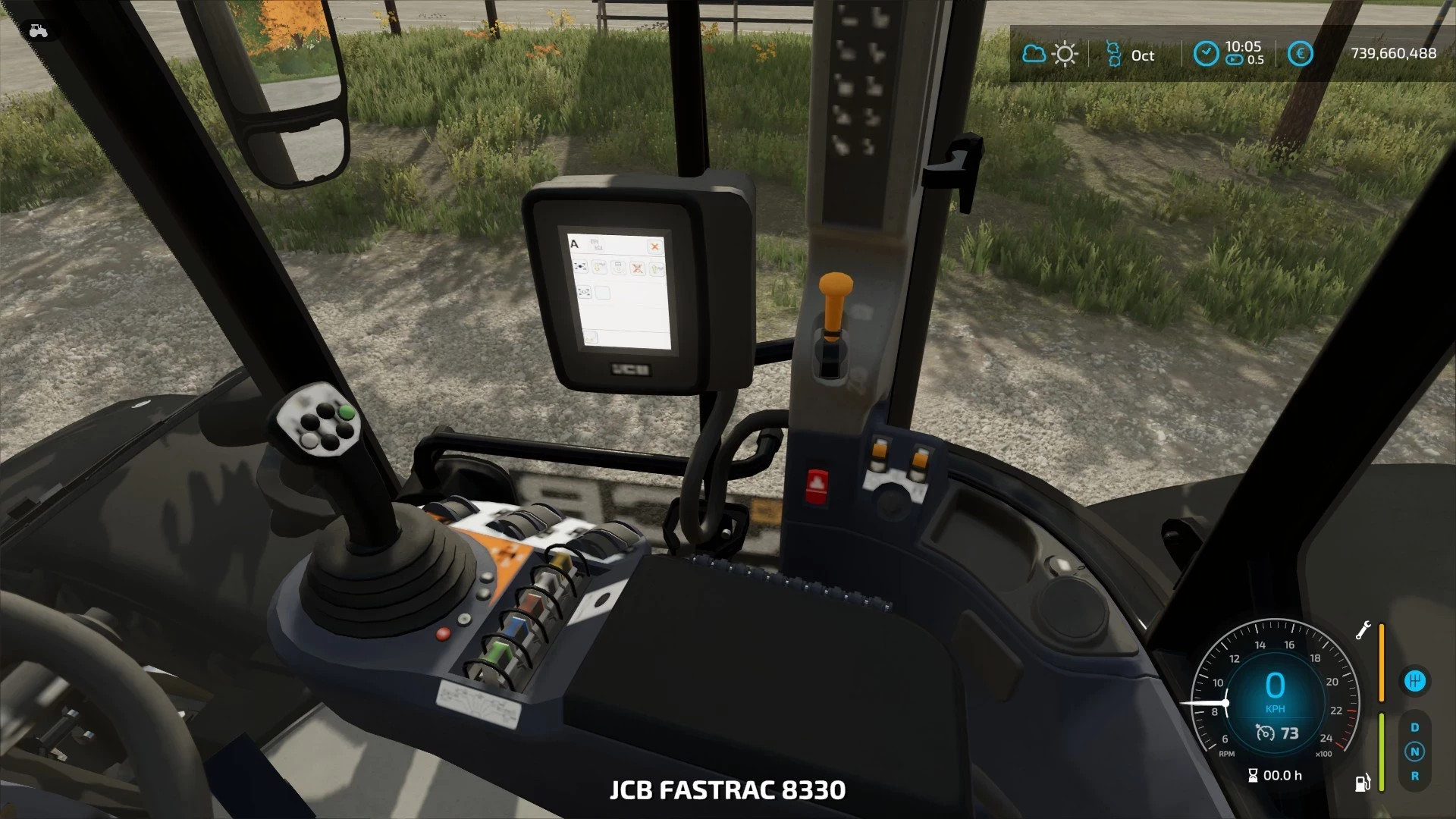Tap the A tab on the JCB monitor screen

click(574, 244)
